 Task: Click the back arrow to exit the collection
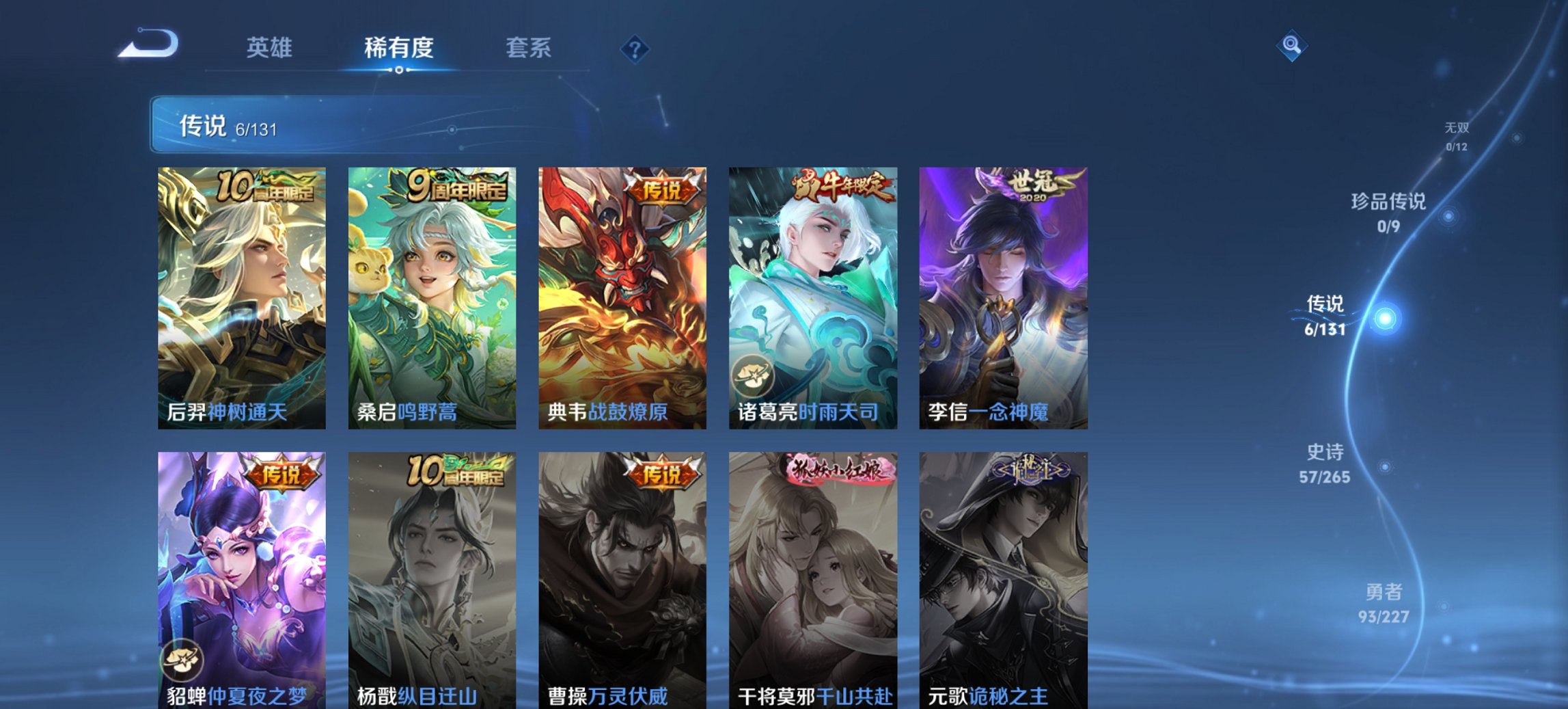point(147,44)
